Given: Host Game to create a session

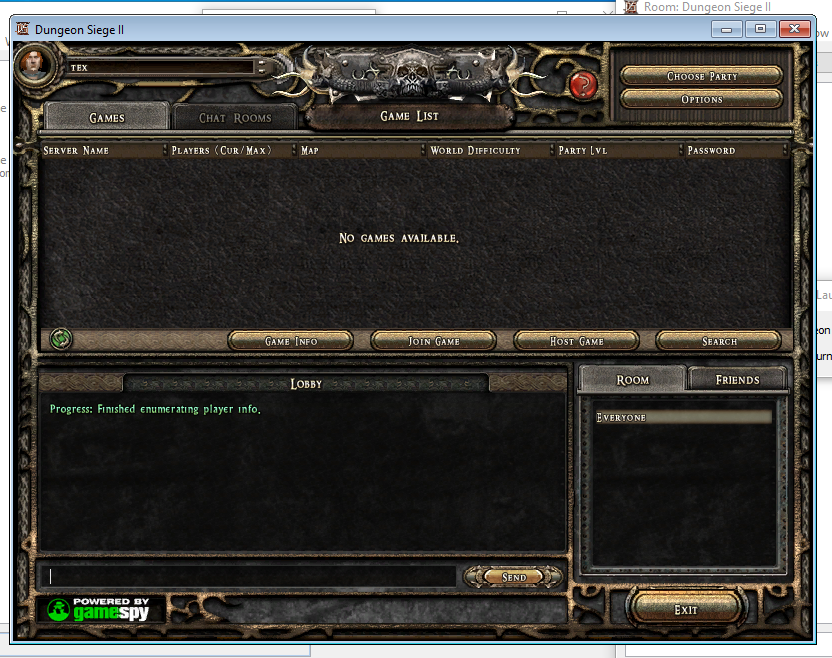Looking at the screenshot, I should click(x=577, y=341).
